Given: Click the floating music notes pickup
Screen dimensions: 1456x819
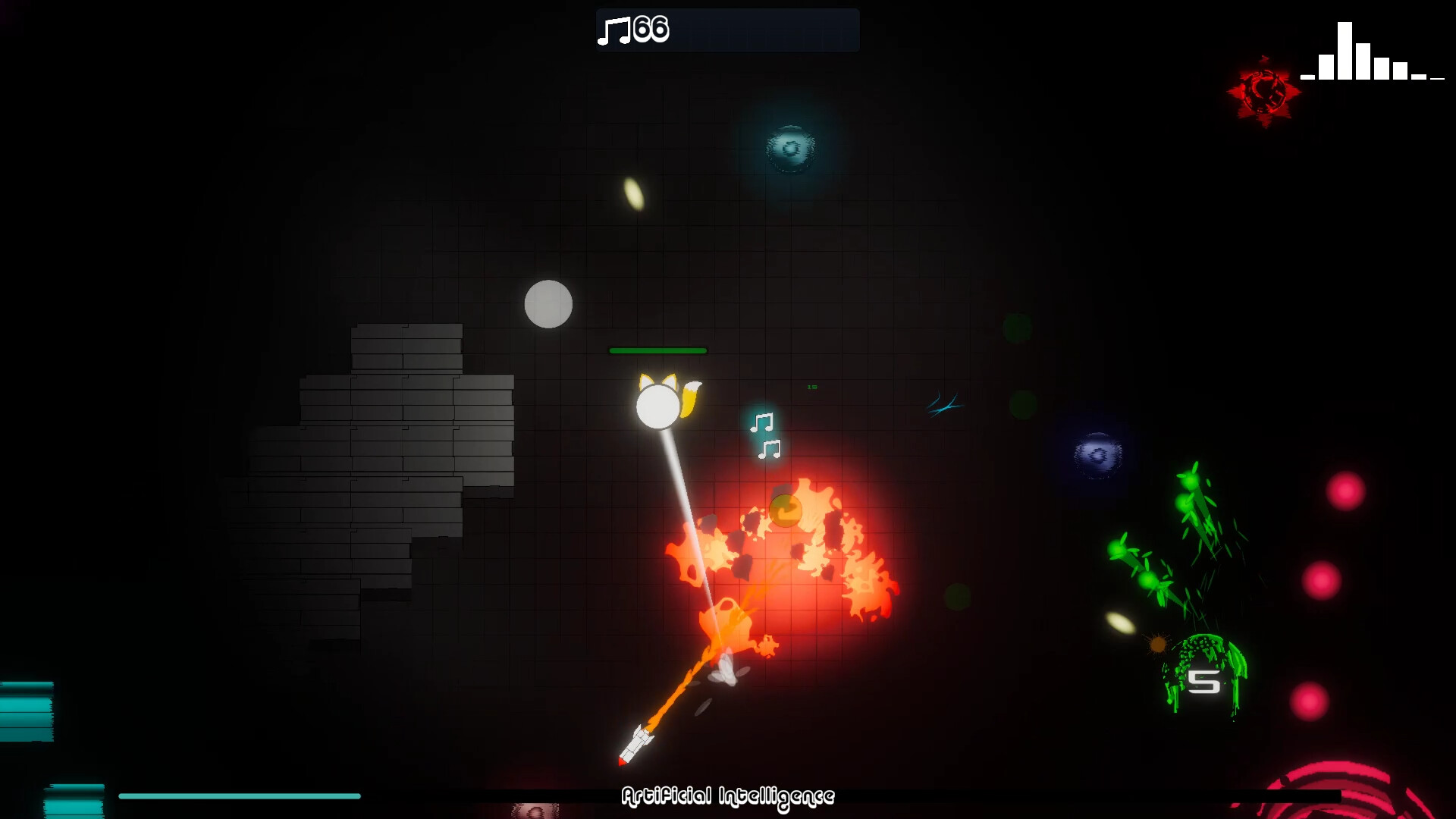Looking at the screenshot, I should pyautogui.click(x=764, y=436).
